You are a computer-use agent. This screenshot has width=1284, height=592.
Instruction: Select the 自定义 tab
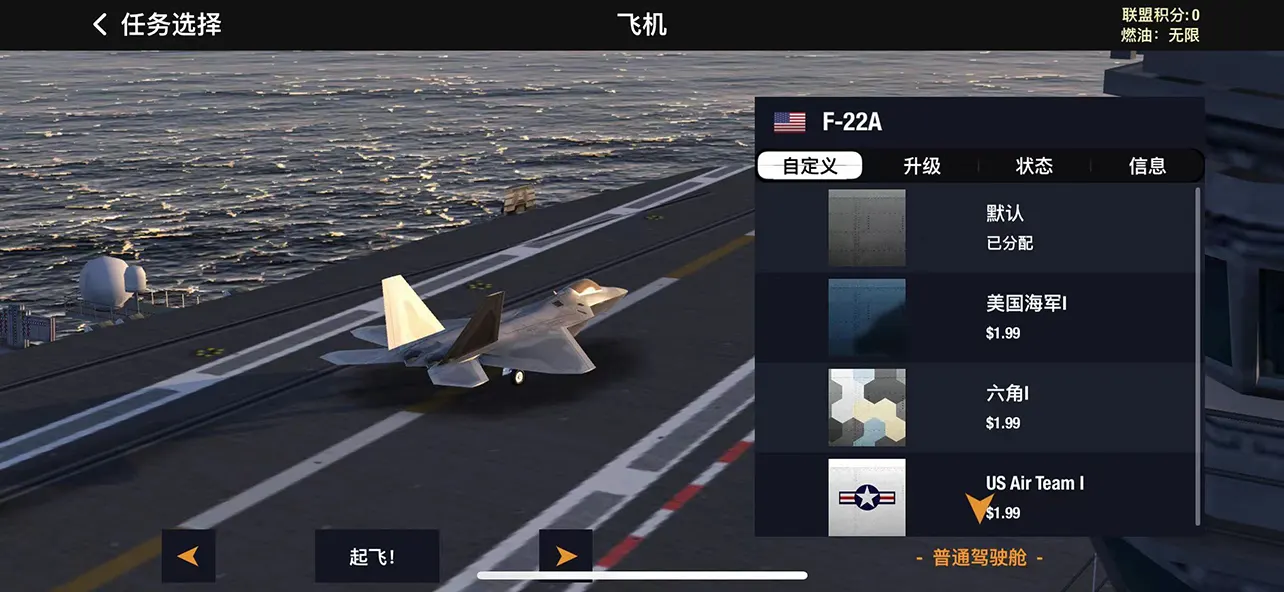pyautogui.click(x=810, y=166)
